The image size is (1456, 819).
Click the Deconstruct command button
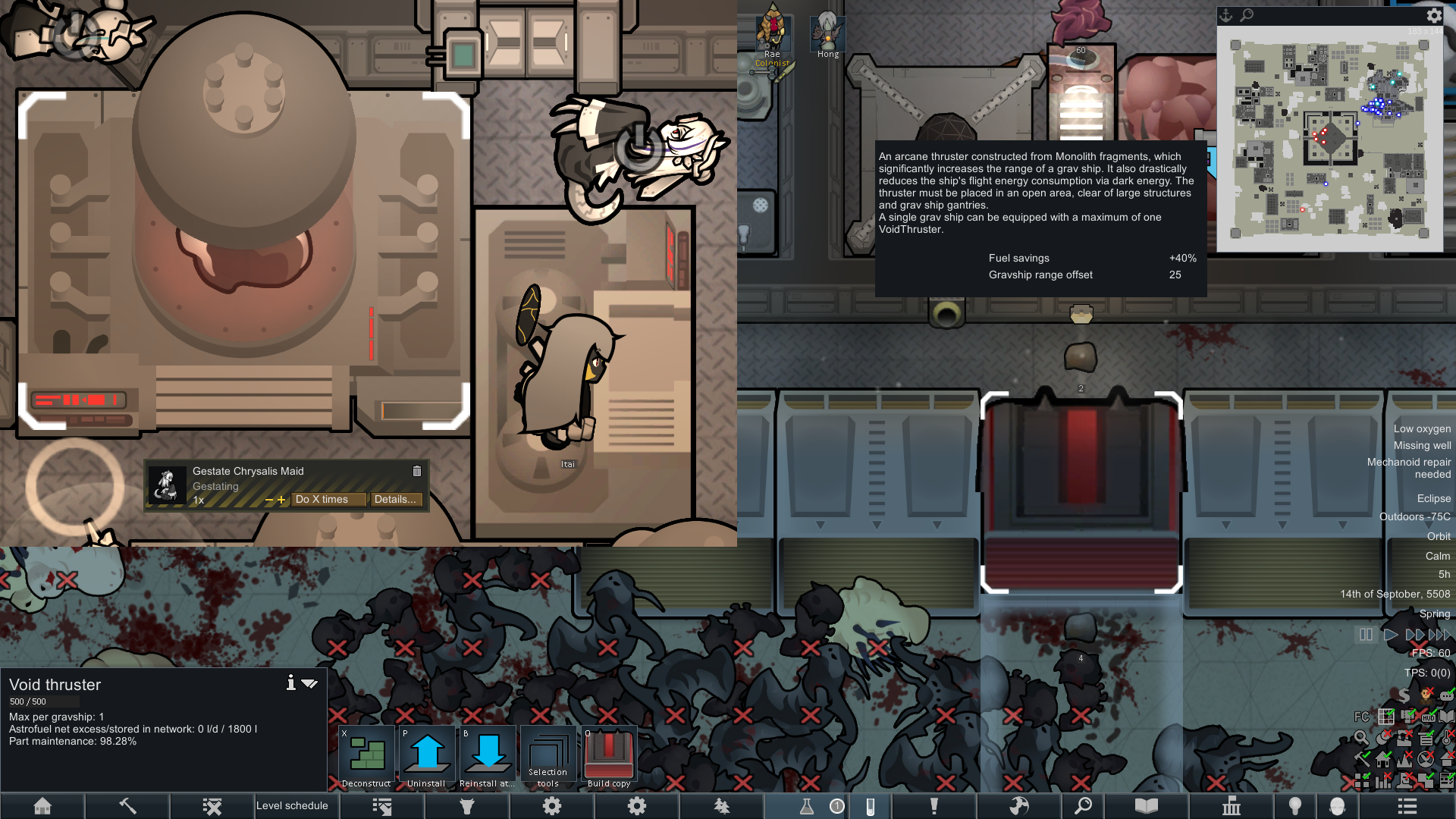click(366, 756)
